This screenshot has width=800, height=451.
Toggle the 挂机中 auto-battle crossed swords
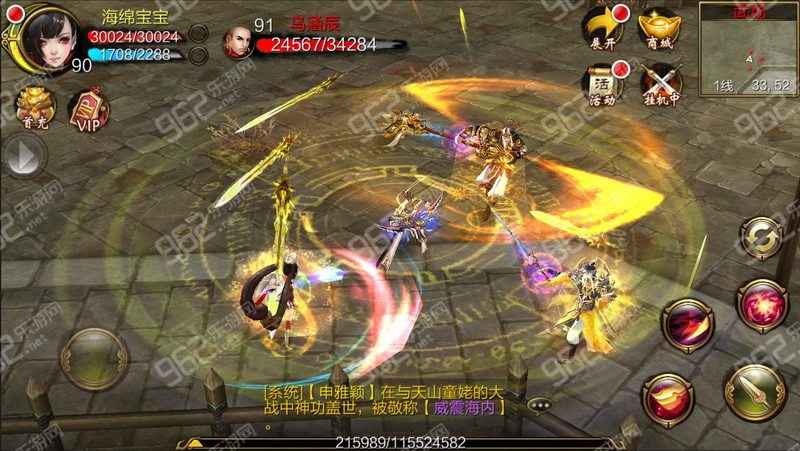pyautogui.click(x=661, y=83)
